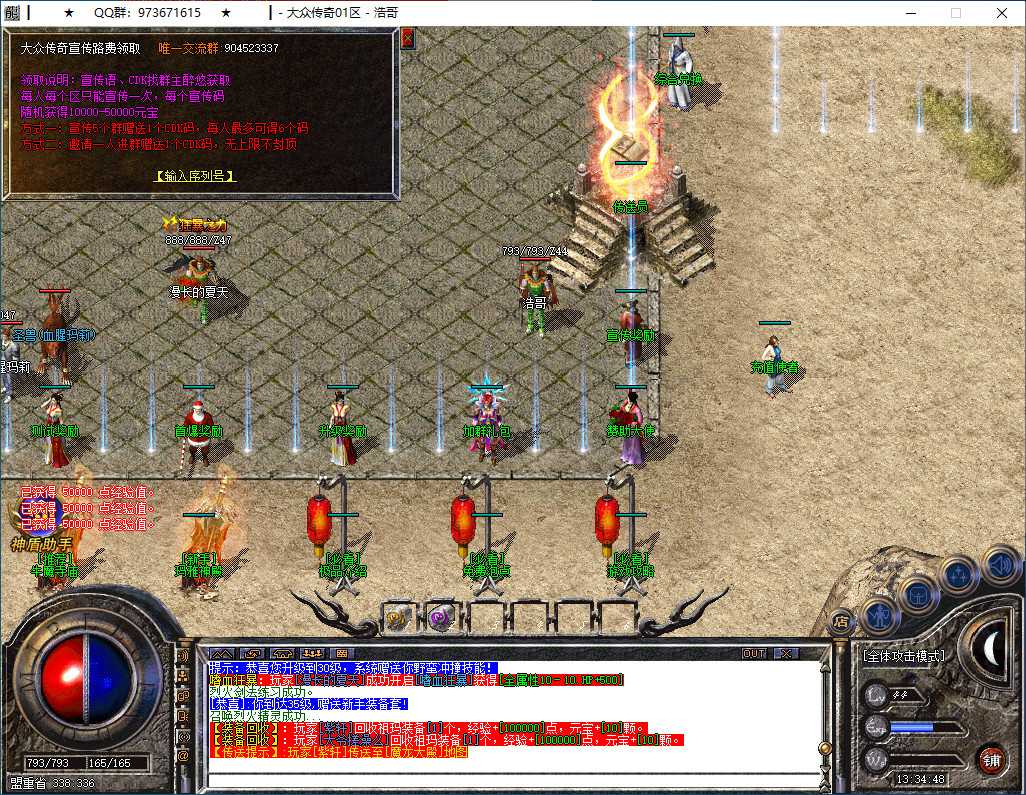
Task: Use the purple item in the belt slot
Action: pos(441,617)
